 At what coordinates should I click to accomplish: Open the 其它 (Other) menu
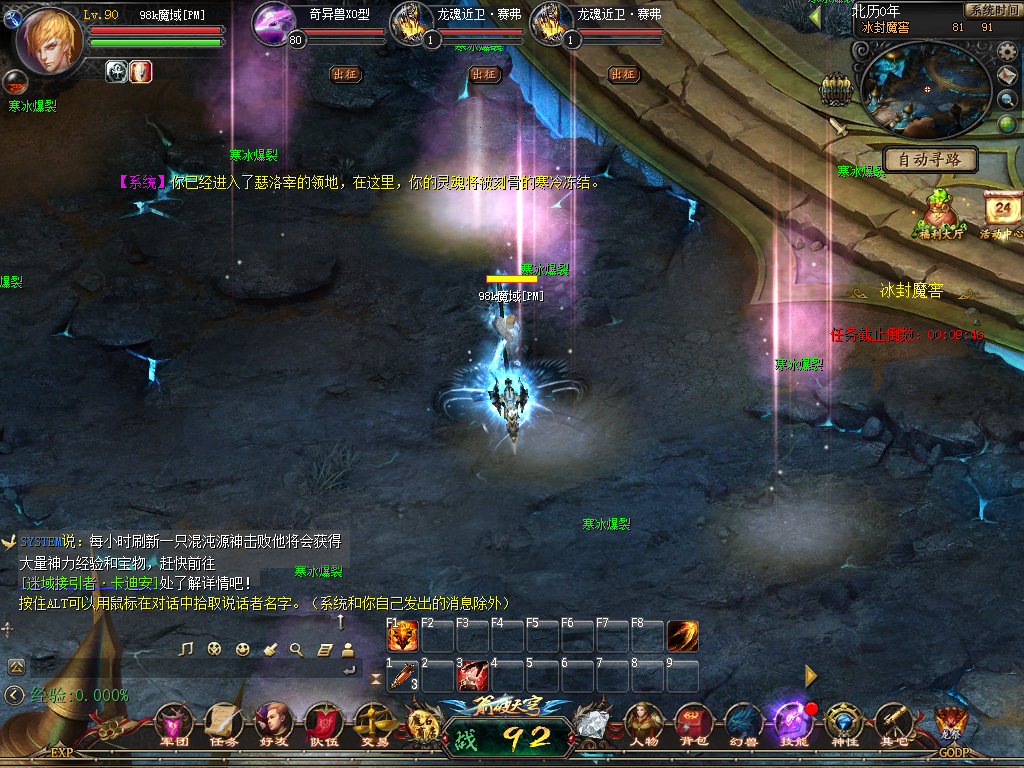(893, 722)
